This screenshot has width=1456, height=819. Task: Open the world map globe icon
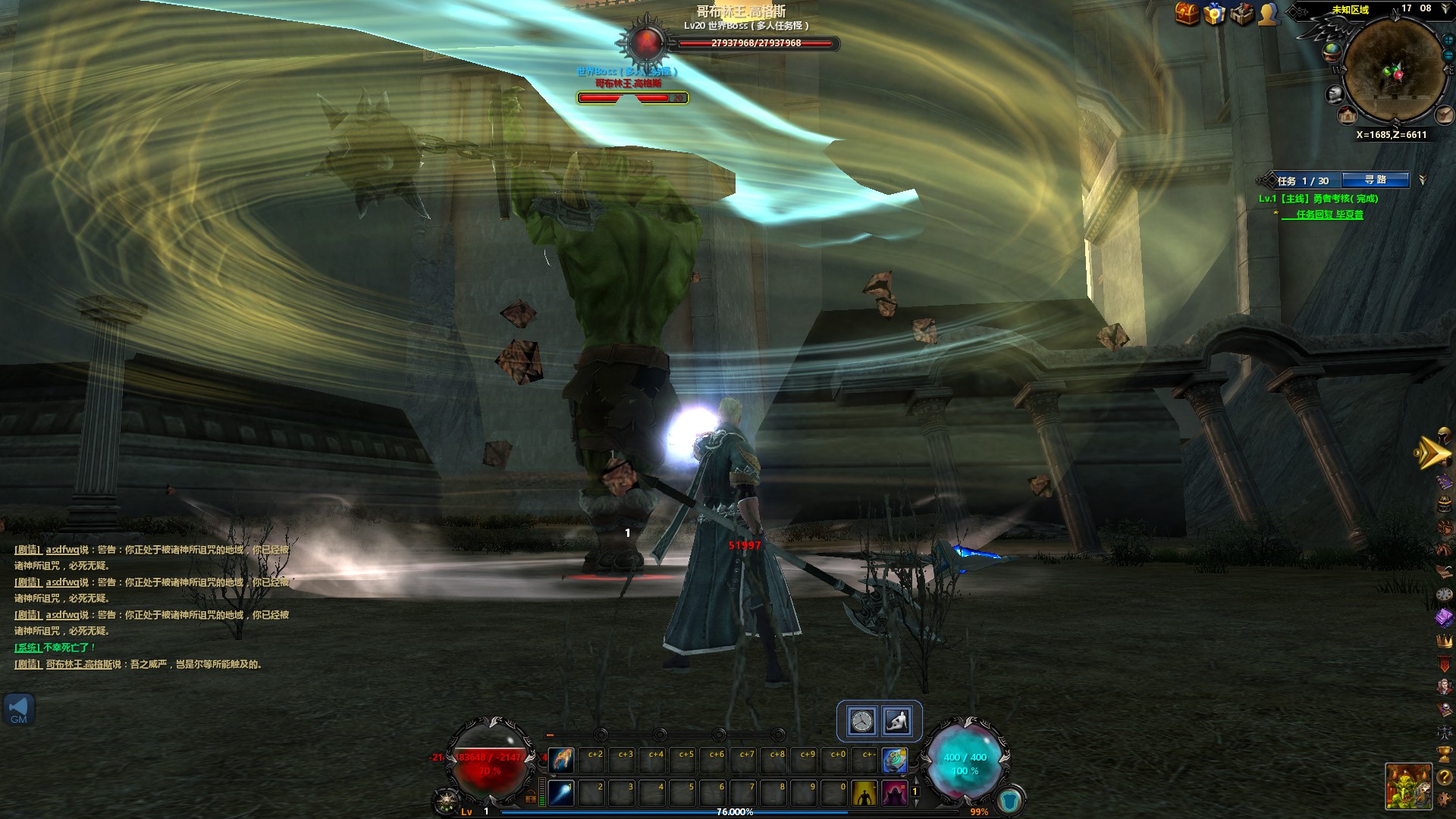1332,52
